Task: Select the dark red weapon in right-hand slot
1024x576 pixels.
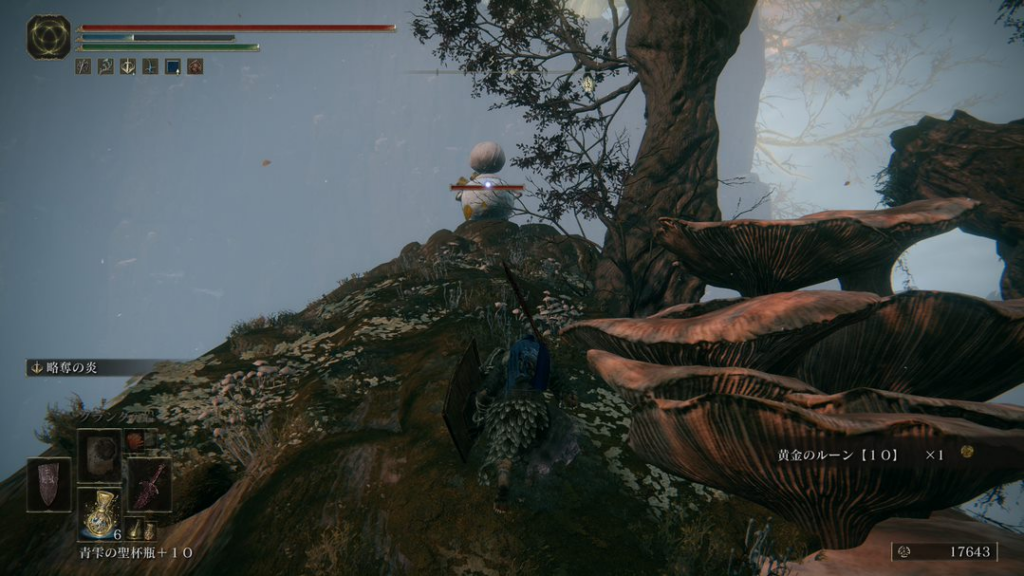Action: [149, 484]
